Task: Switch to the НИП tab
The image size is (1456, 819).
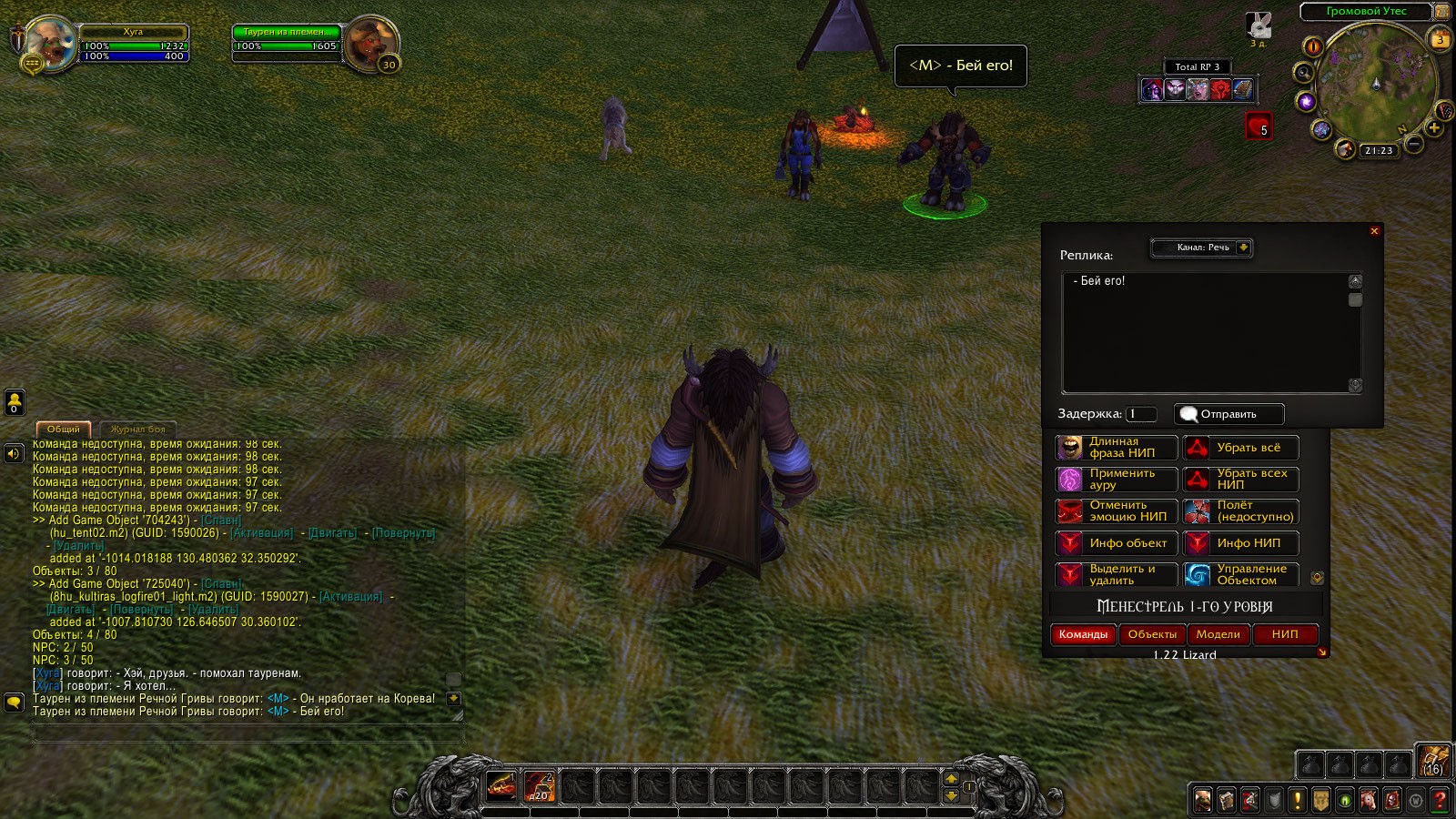Action: tap(1285, 634)
